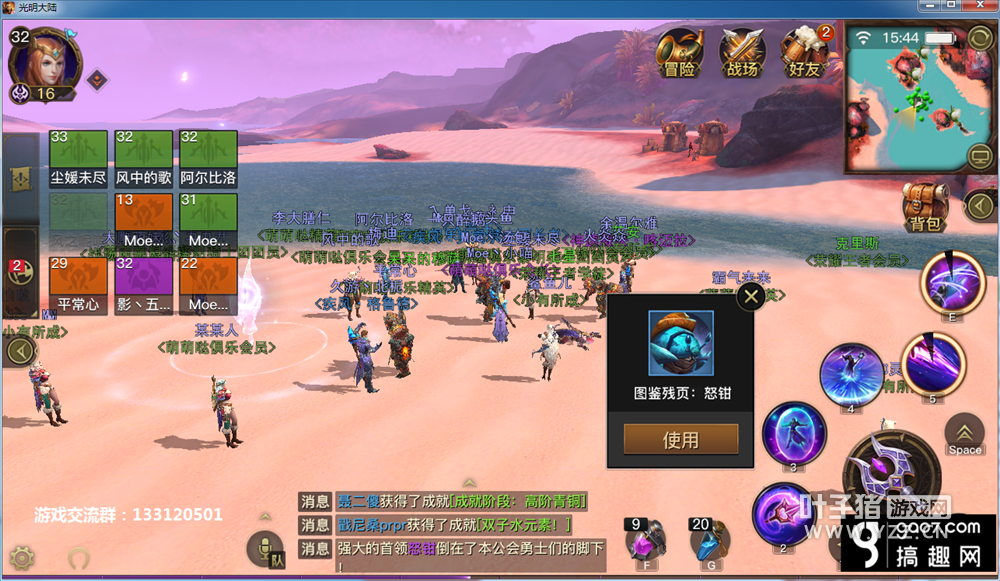Screen dimensions: 1000x581
Task: Open the 好友 friends list
Action: click(806, 54)
